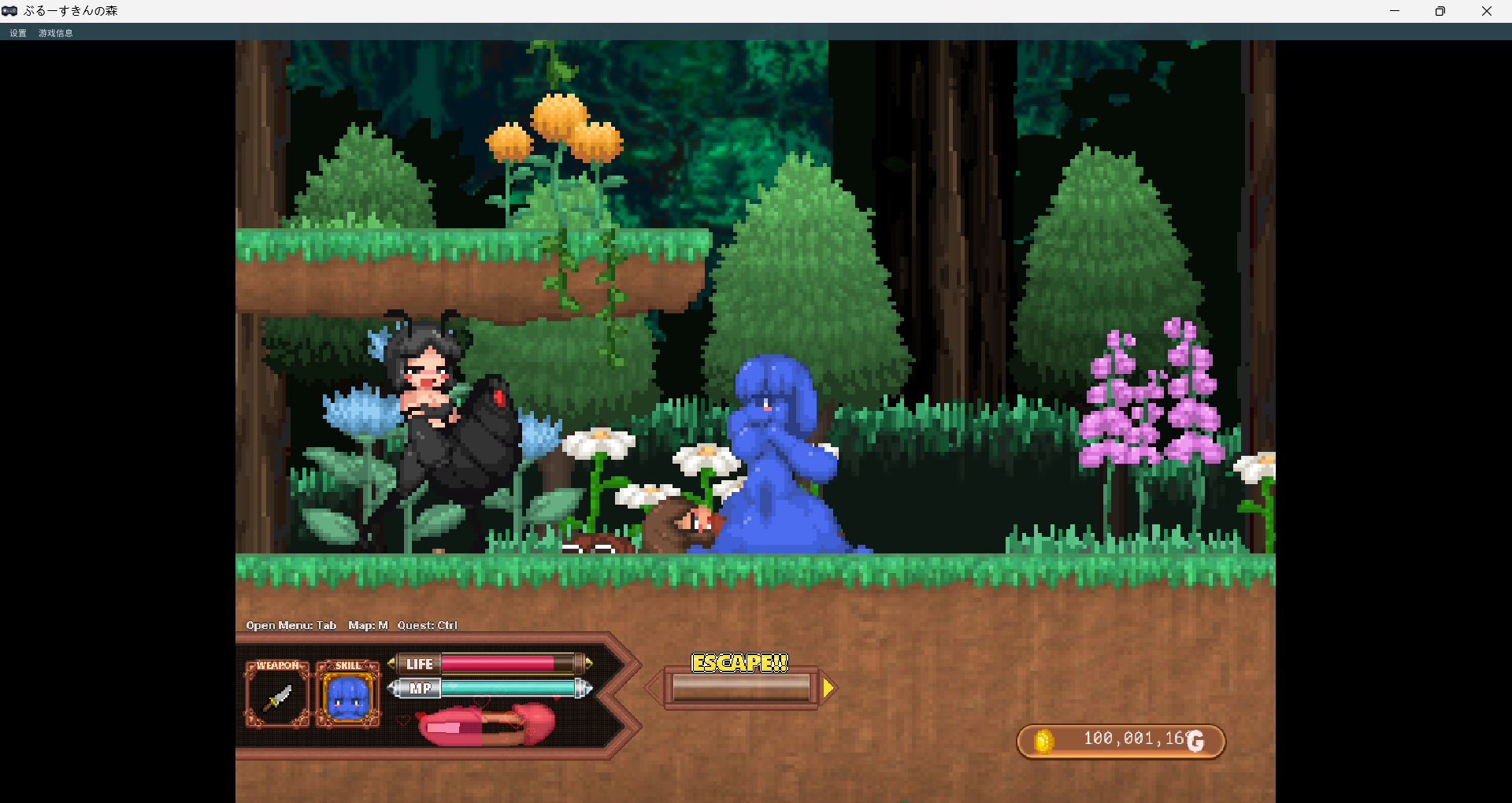Click the yellow arrow right of the escape gauge

pyautogui.click(x=828, y=686)
